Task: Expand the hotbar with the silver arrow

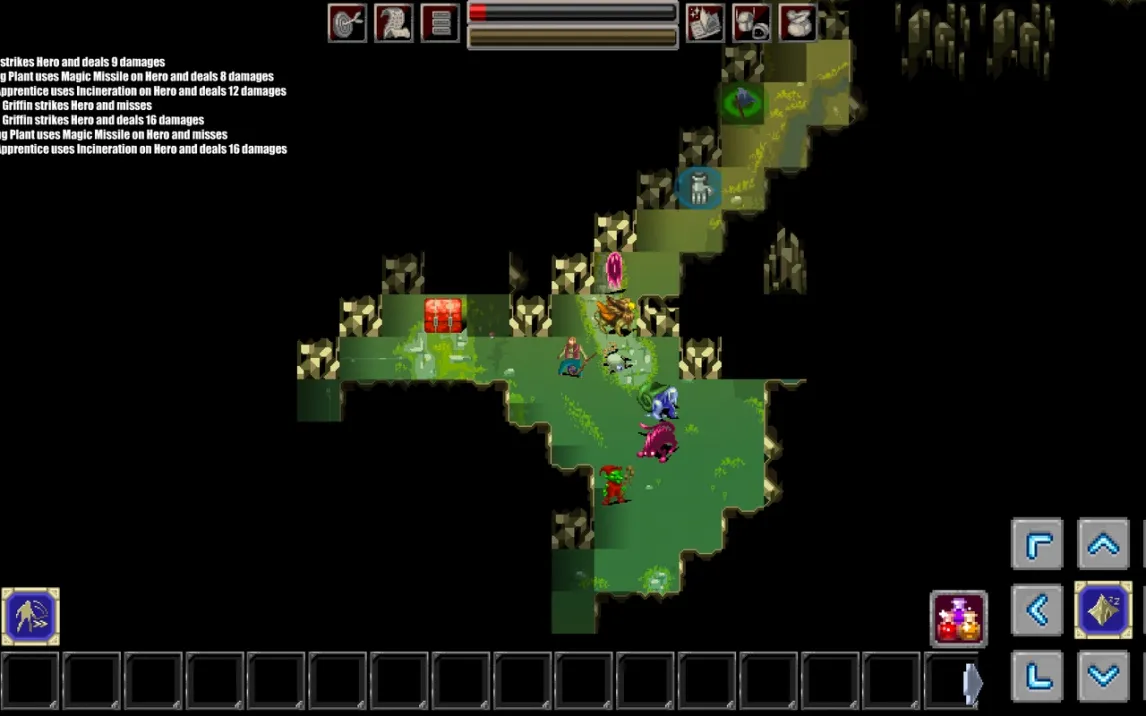Action: point(972,681)
